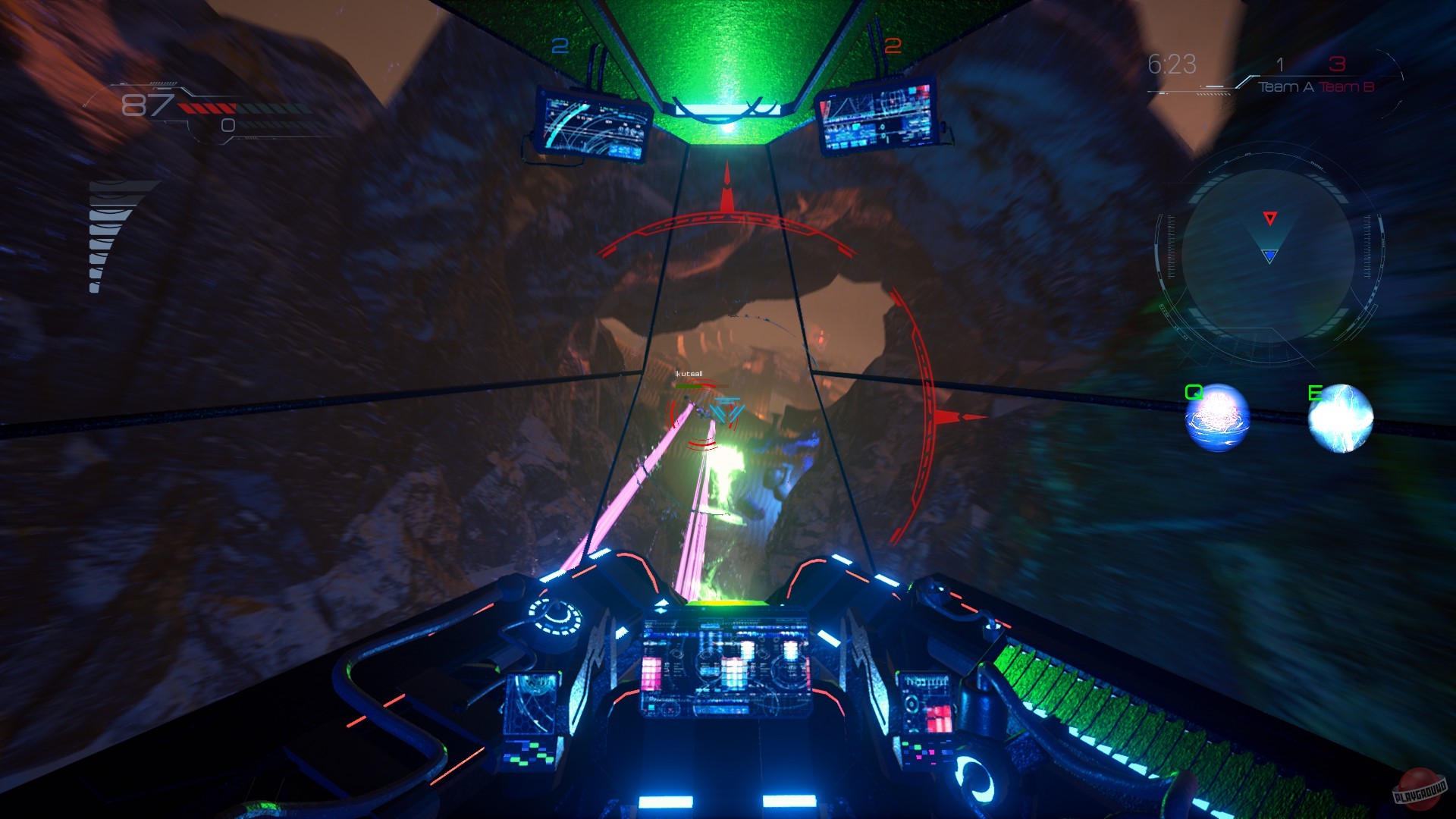Select the right cockpit monitor screen
This screenshot has height=819, width=1456.
pos(878,115)
